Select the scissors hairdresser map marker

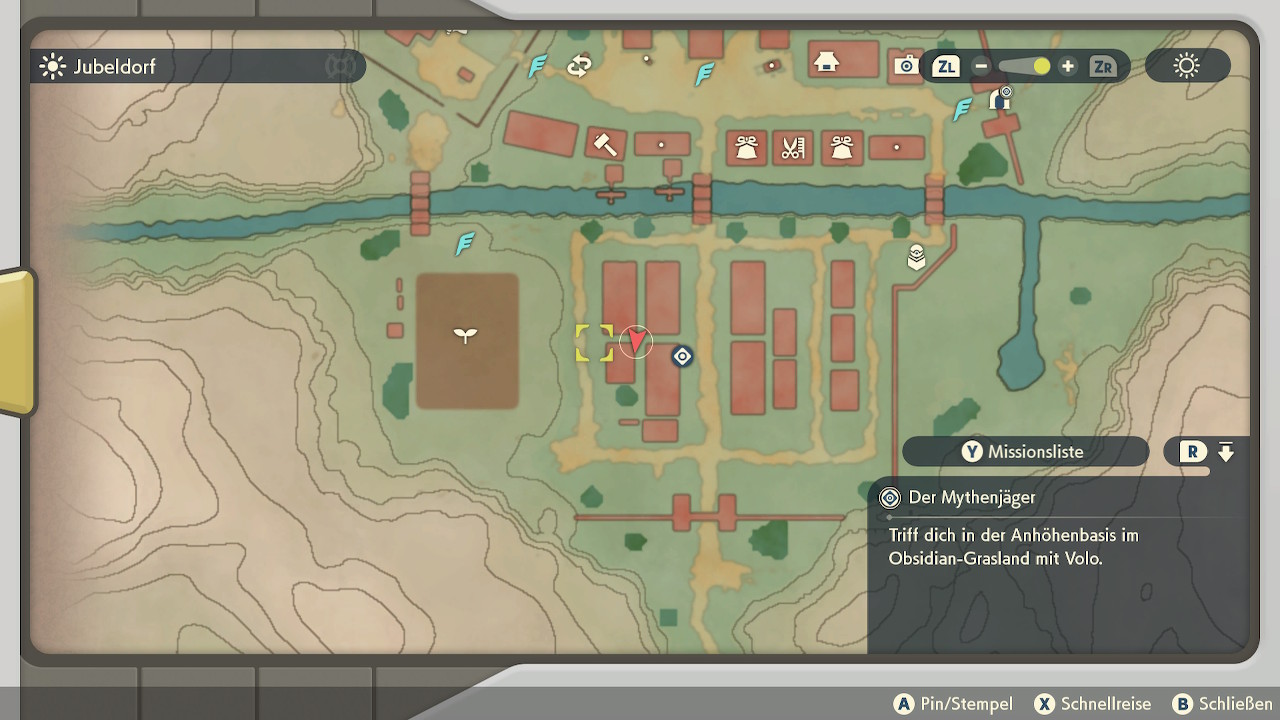pyautogui.click(x=793, y=149)
